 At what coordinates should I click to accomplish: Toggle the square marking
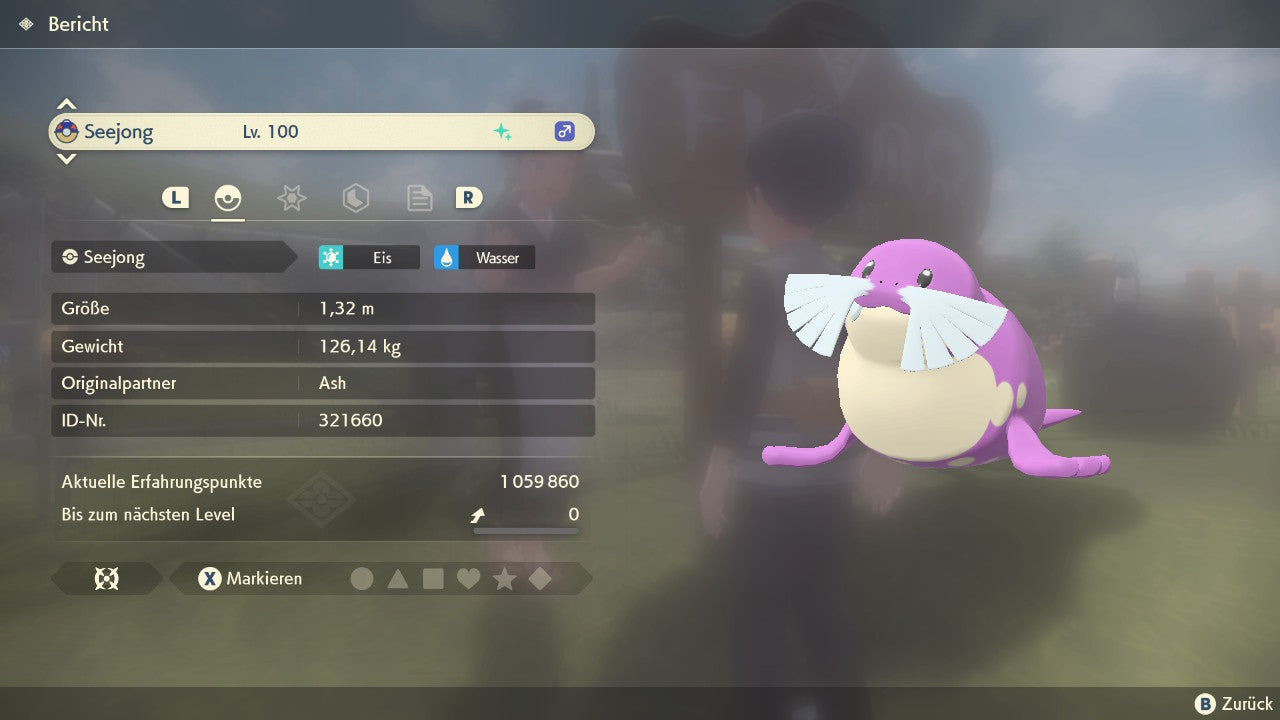(x=433, y=578)
